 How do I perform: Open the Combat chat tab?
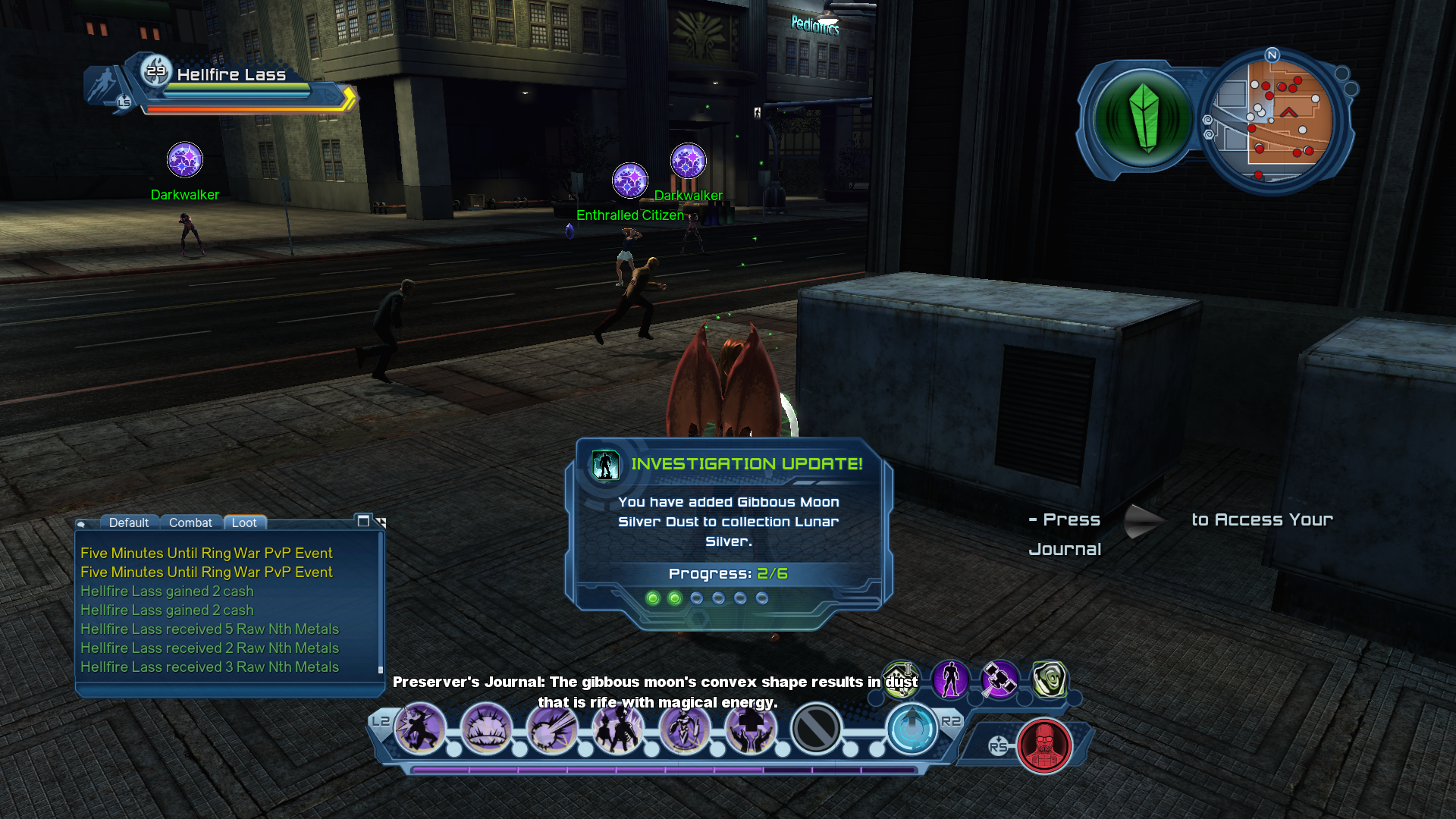pos(190,522)
